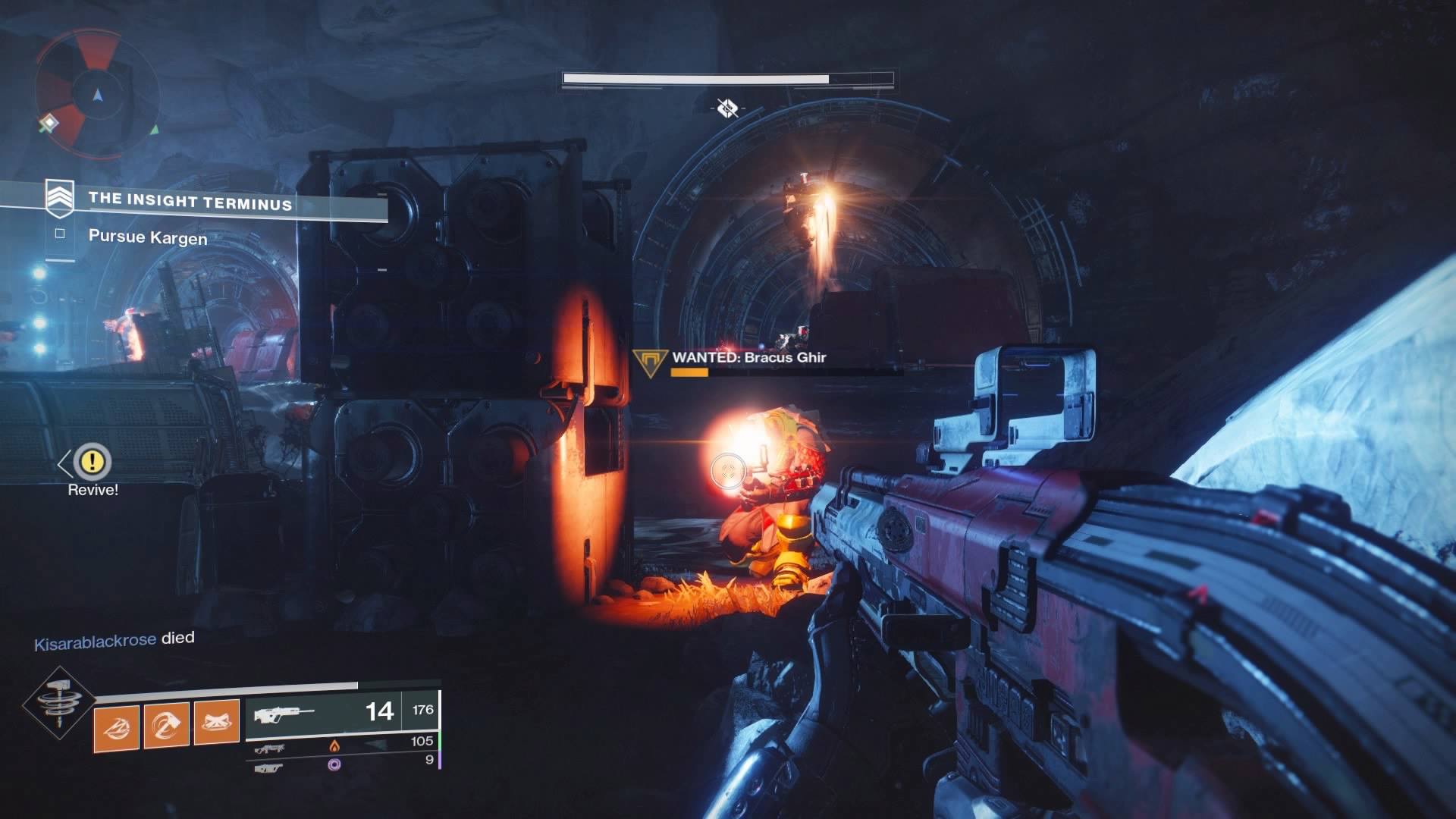Use the grenade ability icon

click(117, 727)
